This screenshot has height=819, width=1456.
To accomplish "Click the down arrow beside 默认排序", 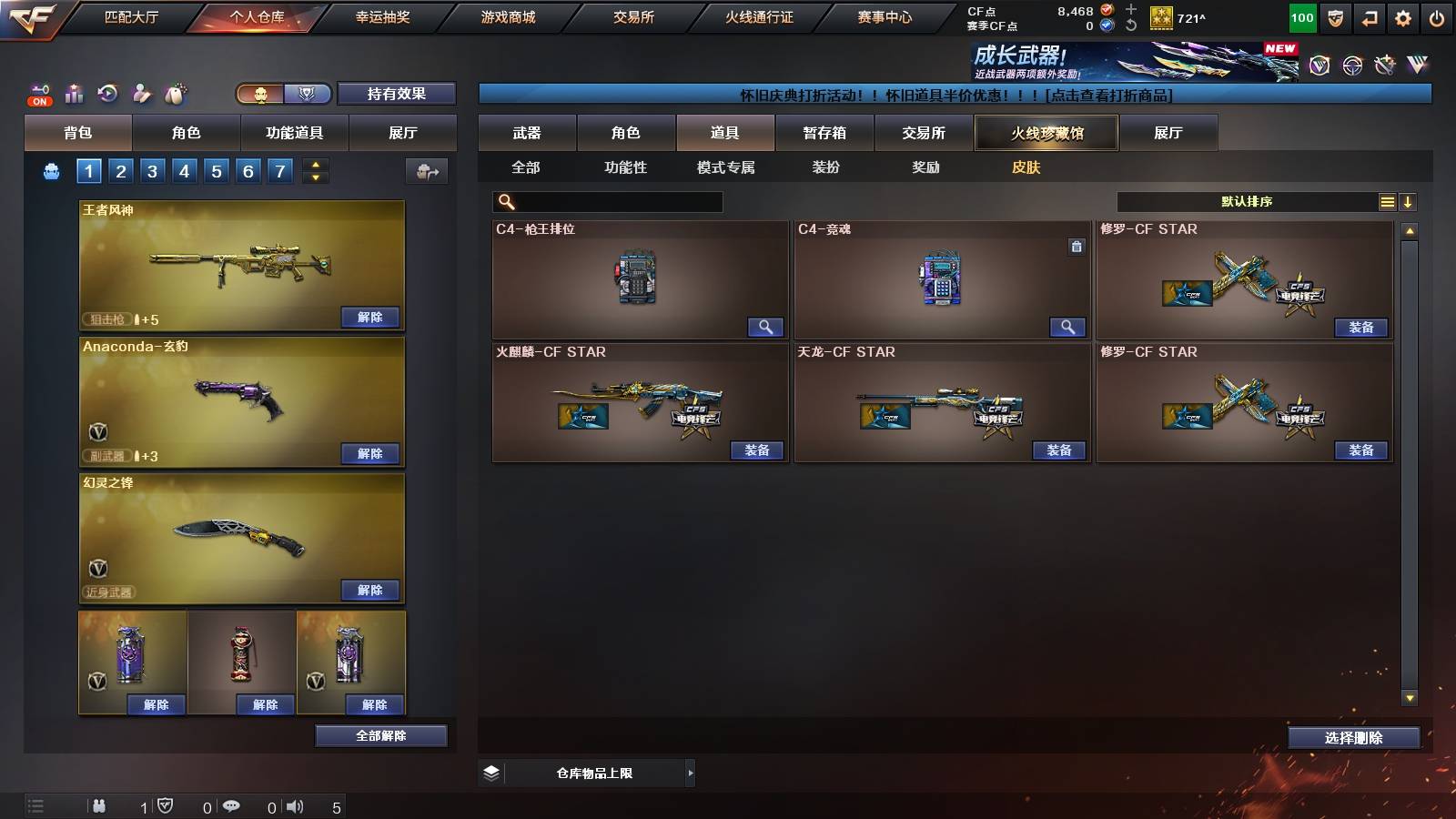I will (x=1409, y=201).
